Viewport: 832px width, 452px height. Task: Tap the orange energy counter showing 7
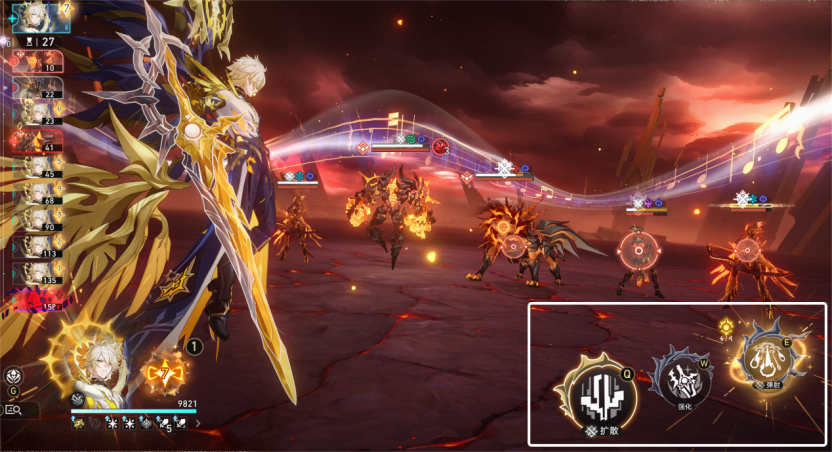tap(164, 373)
